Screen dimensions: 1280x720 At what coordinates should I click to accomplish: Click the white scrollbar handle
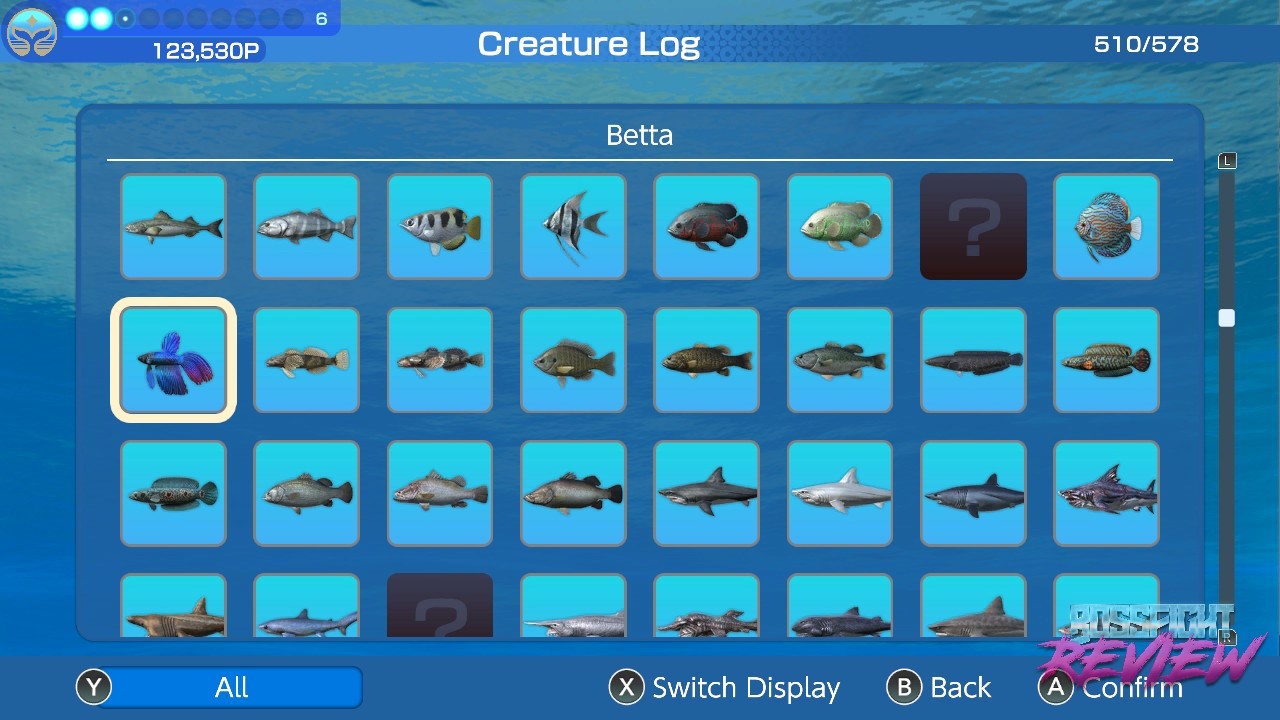(x=1226, y=318)
